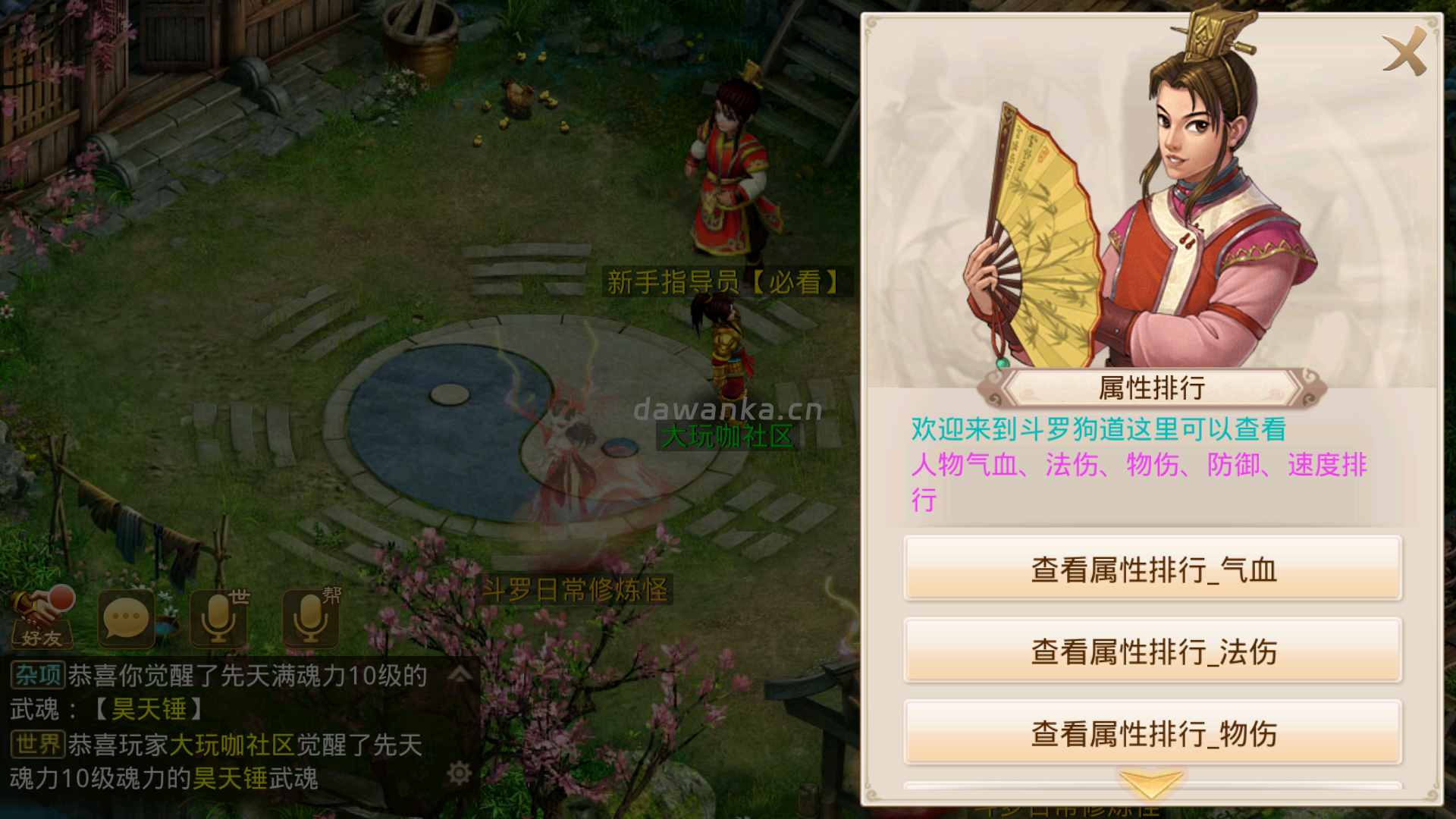
Task: Select the 杂项 chat channel tag
Action: [37, 673]
